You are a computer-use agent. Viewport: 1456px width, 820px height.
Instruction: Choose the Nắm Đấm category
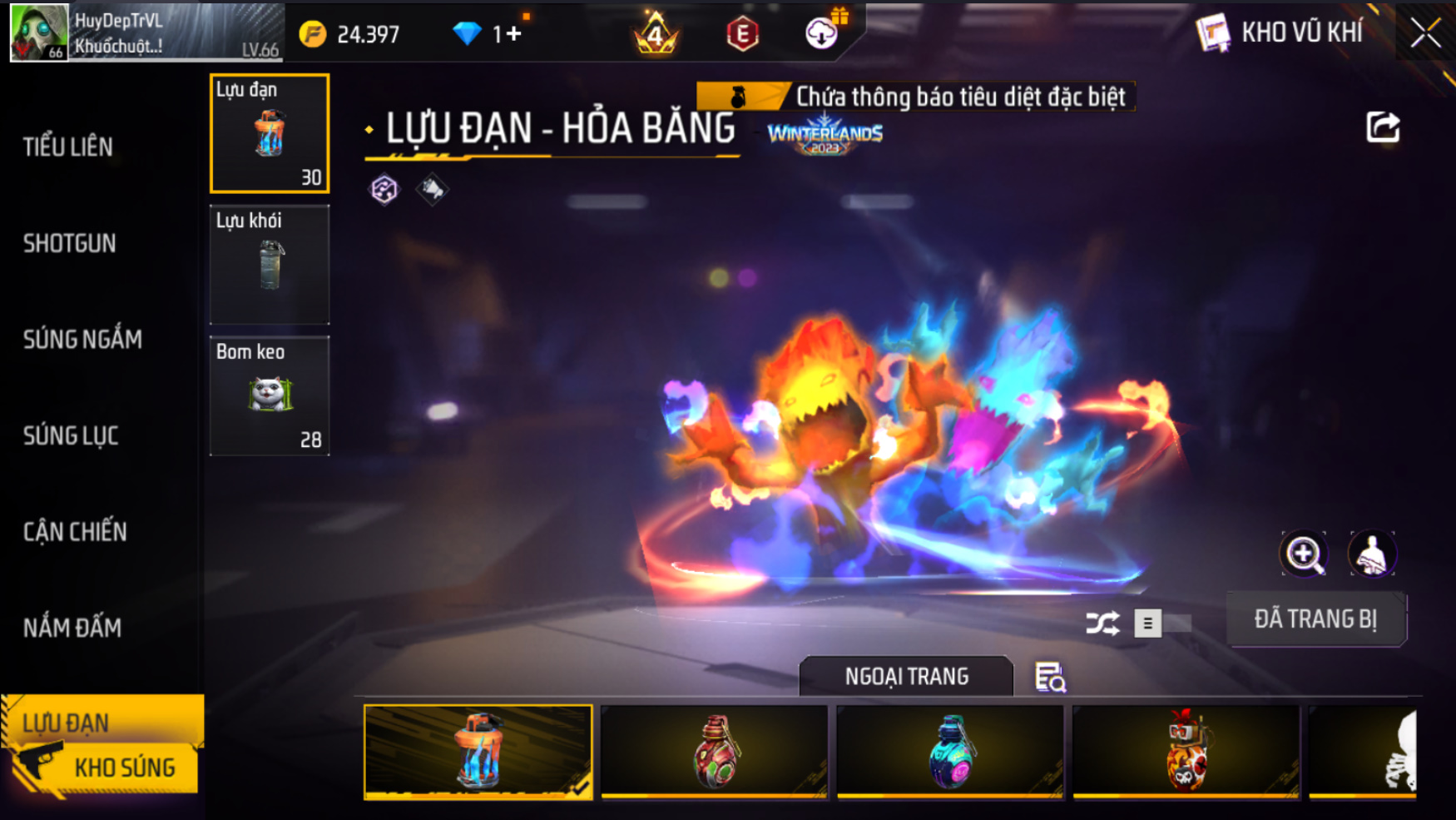[x=72, y=628]
